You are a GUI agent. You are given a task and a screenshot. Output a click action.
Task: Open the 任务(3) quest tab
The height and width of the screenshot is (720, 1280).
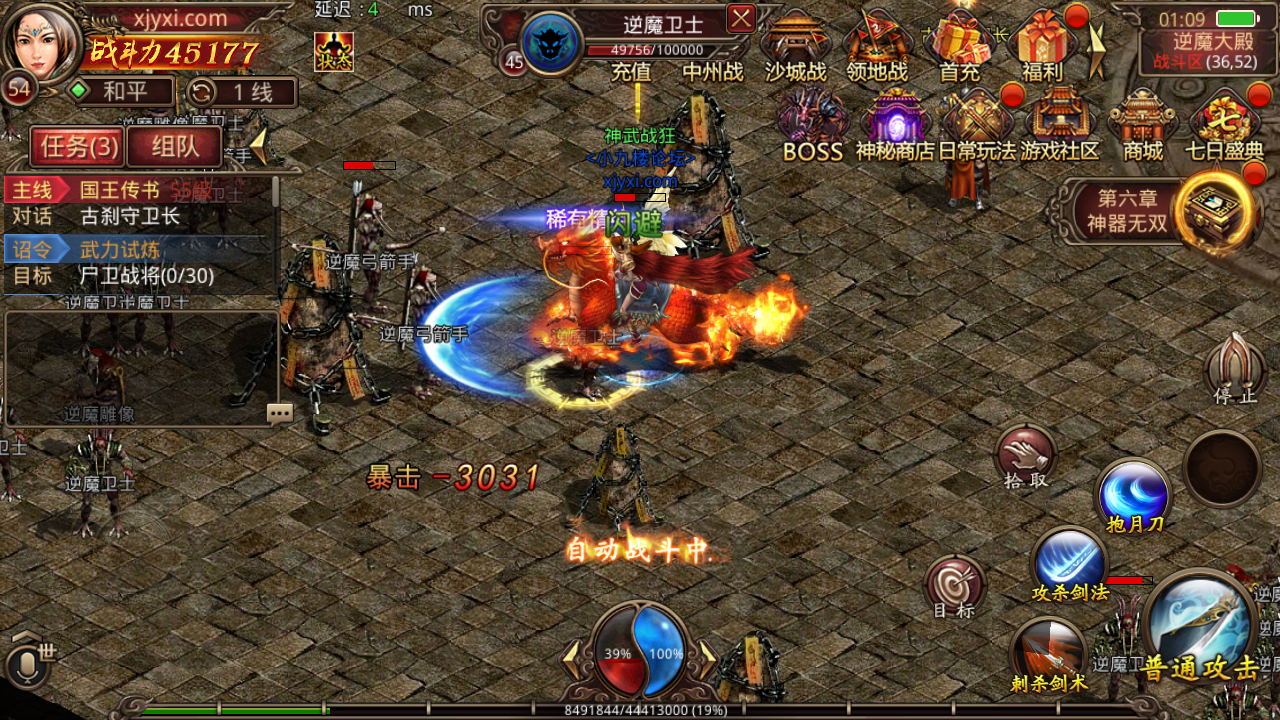(76, 147)
